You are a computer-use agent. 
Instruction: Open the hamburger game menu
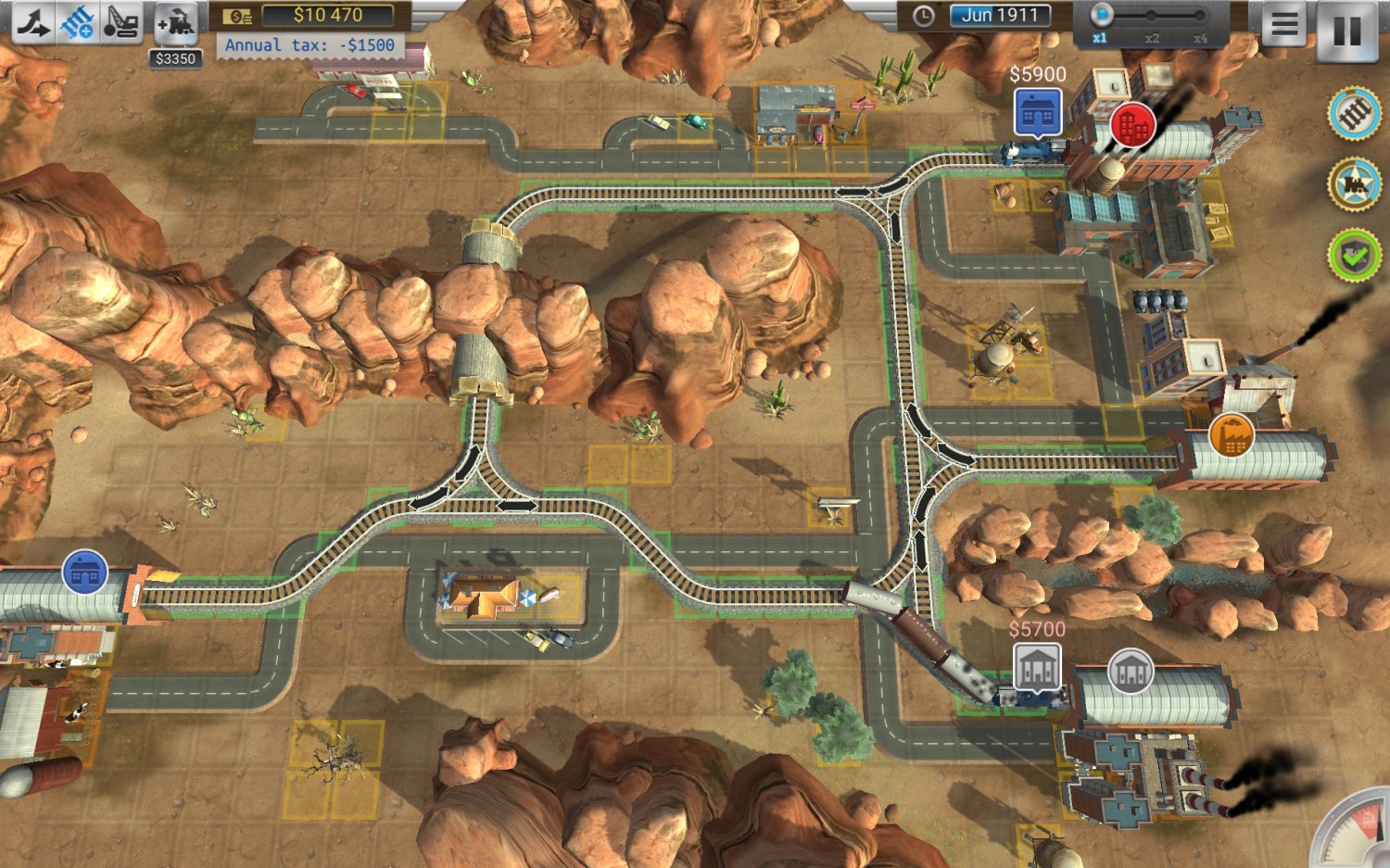click(1285, 24)
